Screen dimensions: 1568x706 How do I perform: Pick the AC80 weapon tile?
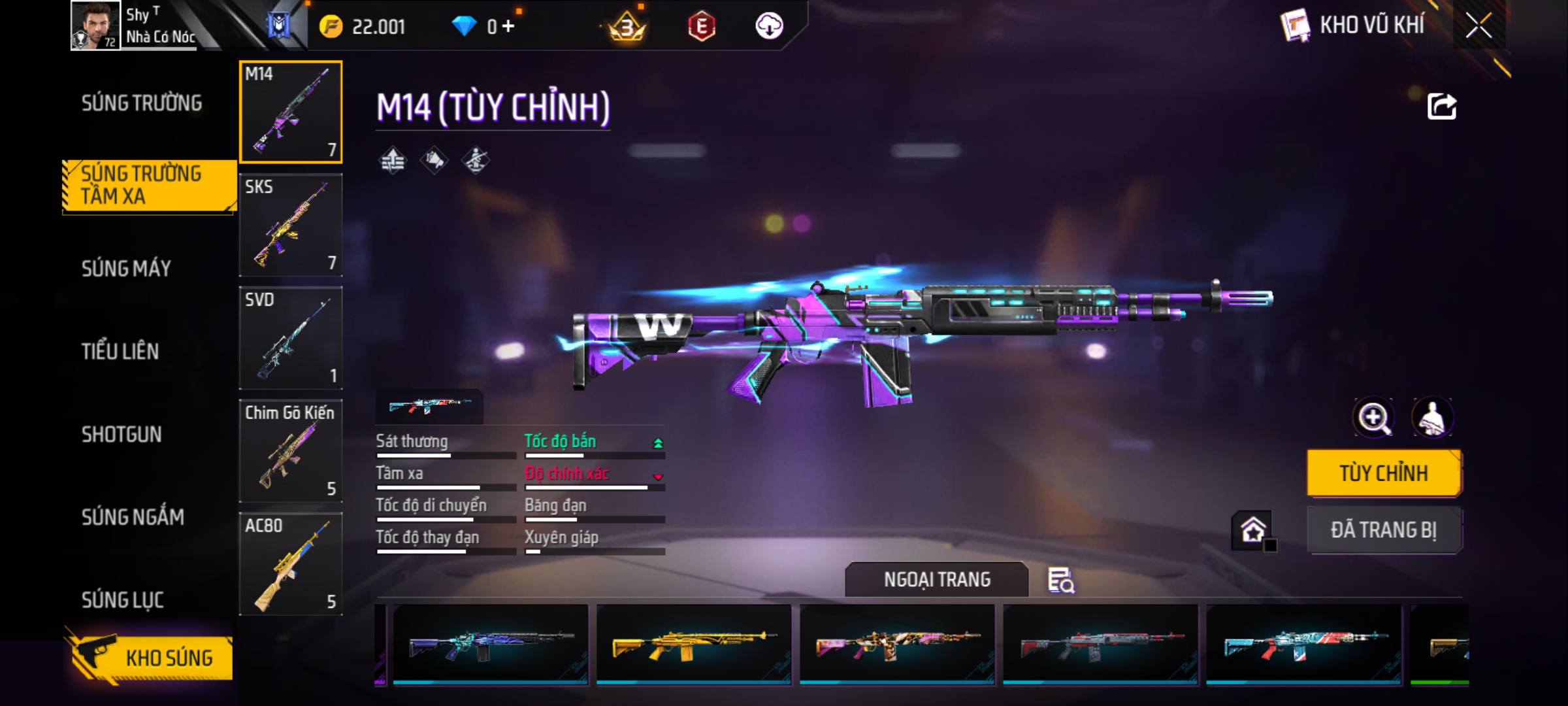[291, 564]
